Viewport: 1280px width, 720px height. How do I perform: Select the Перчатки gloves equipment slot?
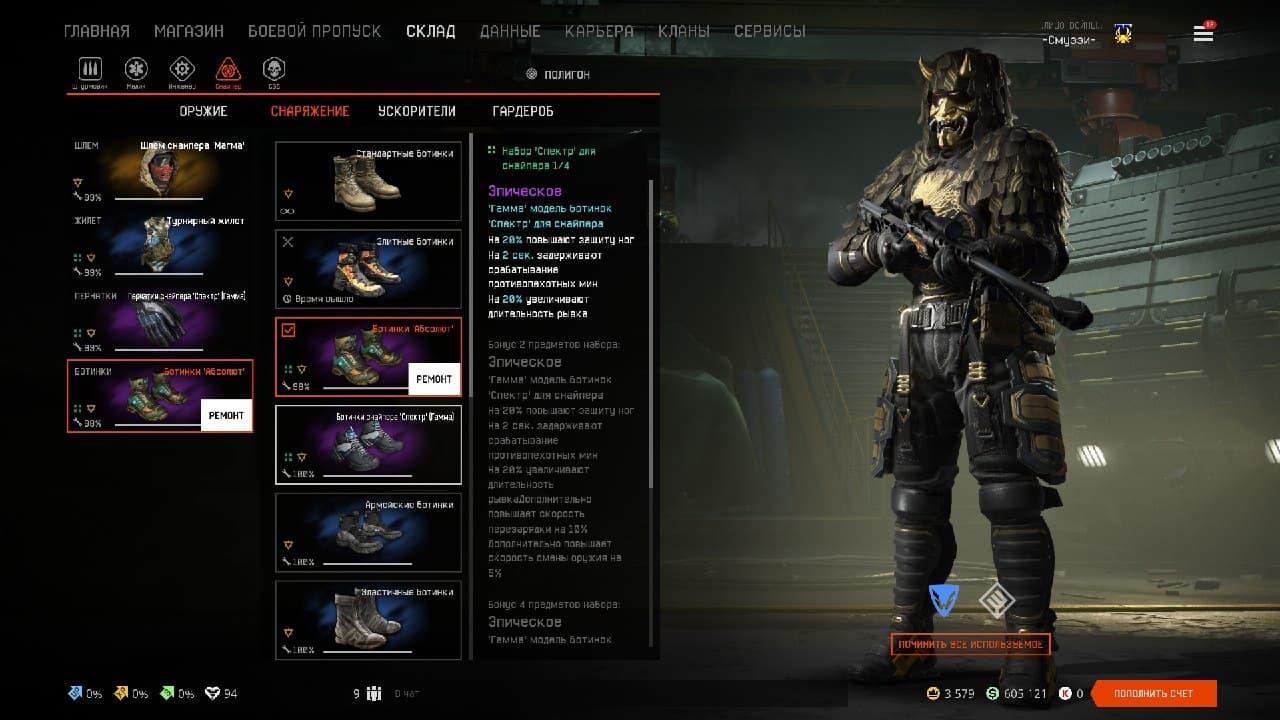[160, 320]
